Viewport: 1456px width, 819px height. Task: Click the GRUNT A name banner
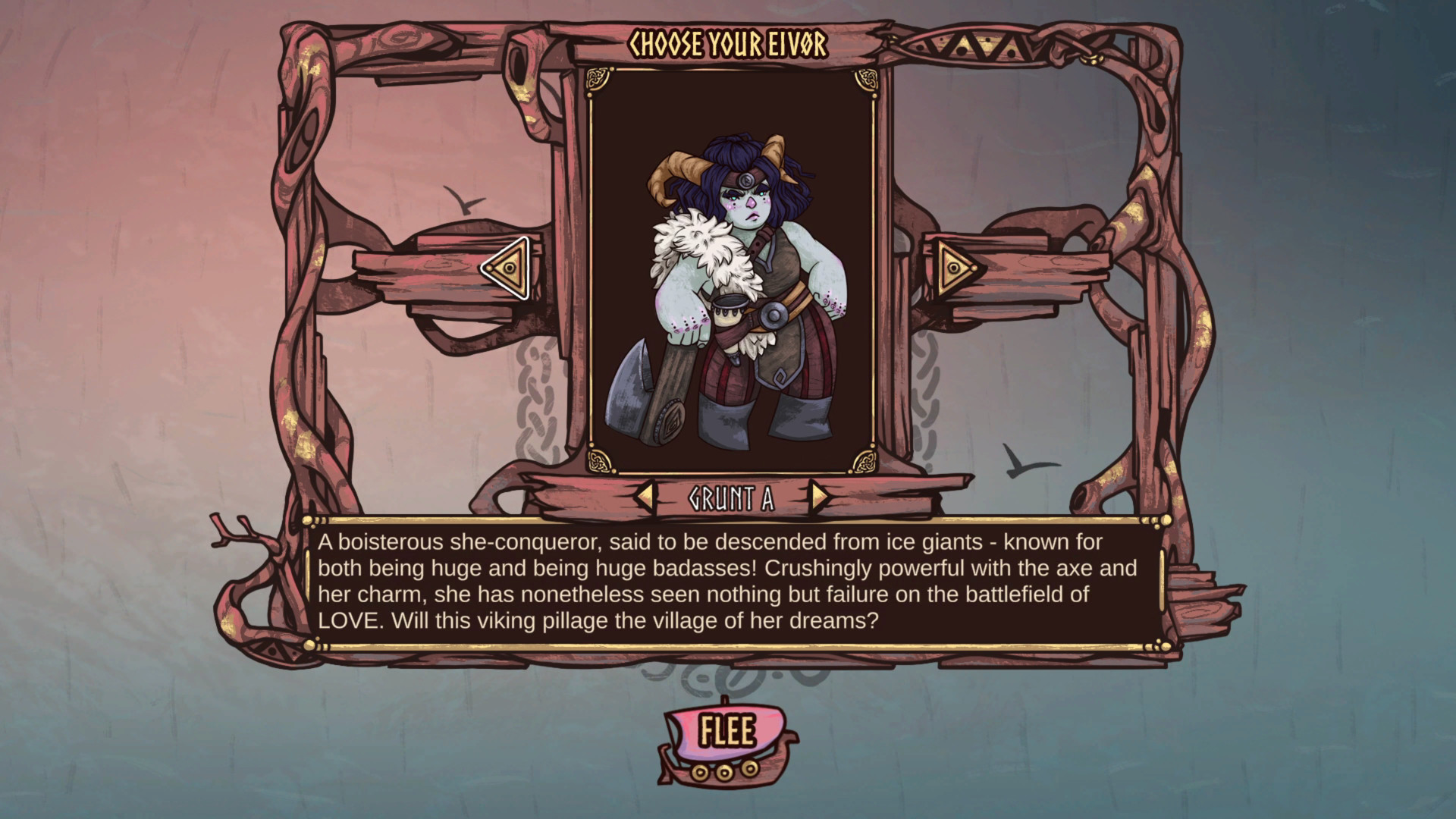click(730, 496)
